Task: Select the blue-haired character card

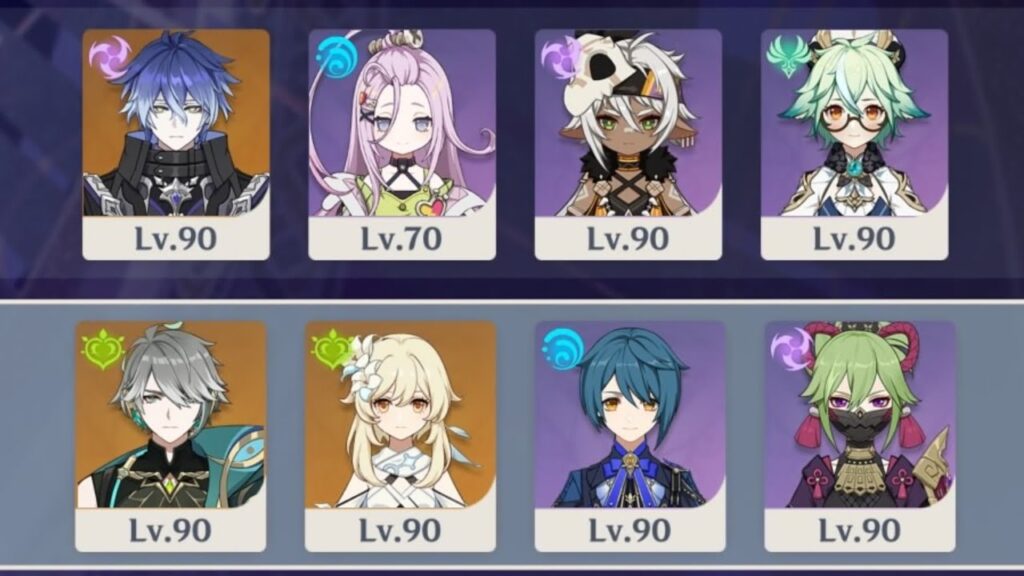Action: (x=176, y=143)
